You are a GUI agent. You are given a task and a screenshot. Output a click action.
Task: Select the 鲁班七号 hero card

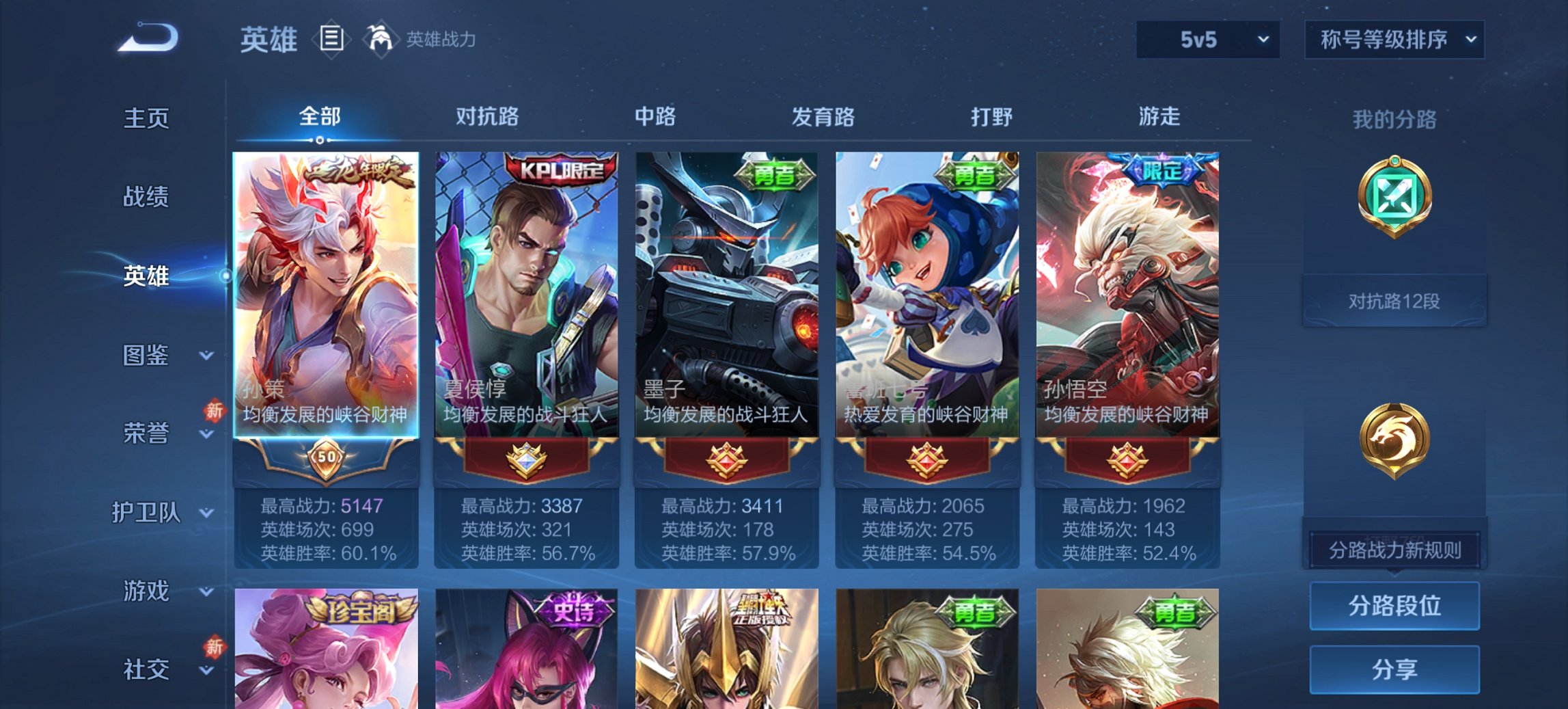click(x=926, y=294)
